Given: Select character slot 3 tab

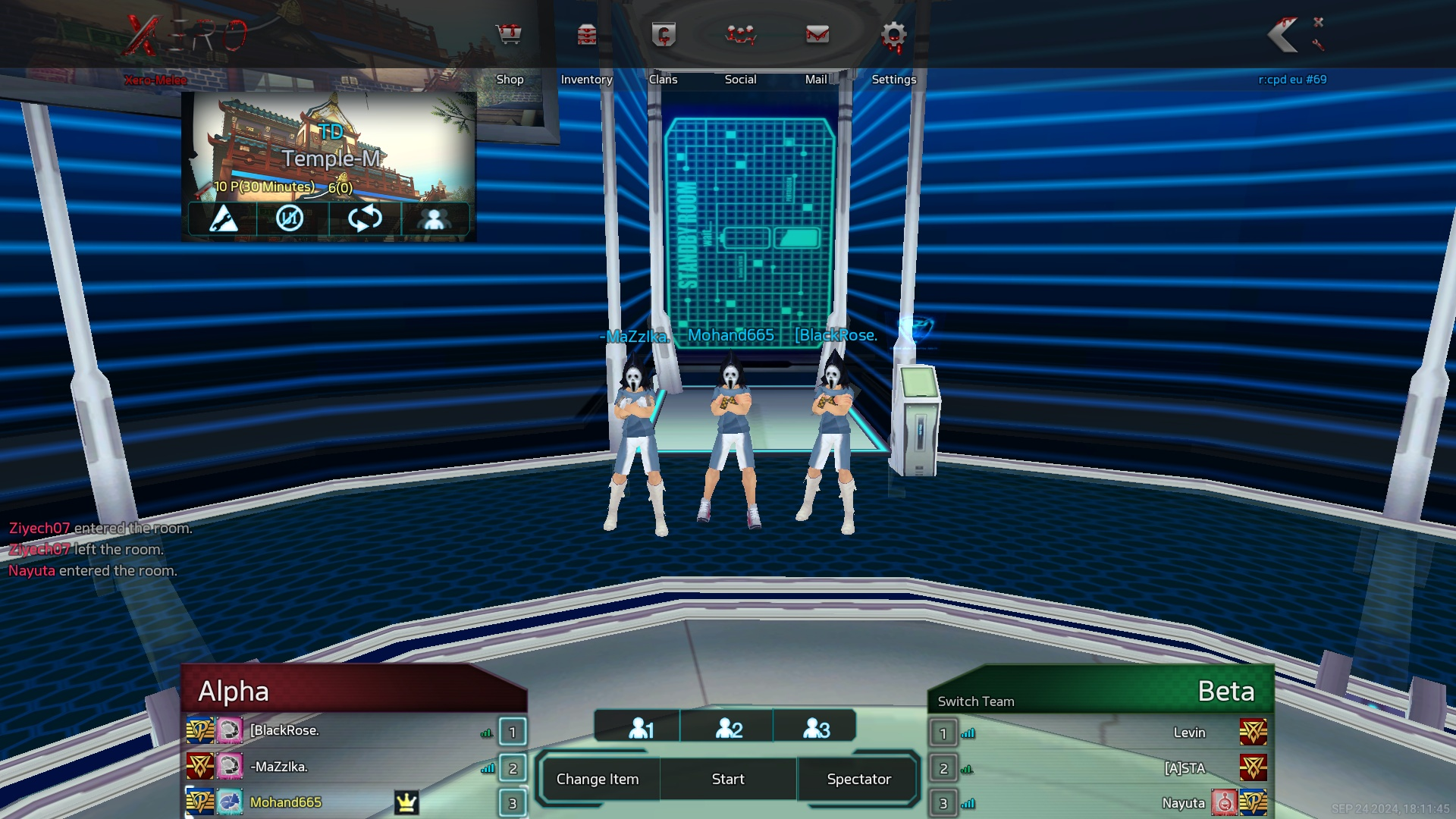Looking at the screenshot, I should (816, 729).
